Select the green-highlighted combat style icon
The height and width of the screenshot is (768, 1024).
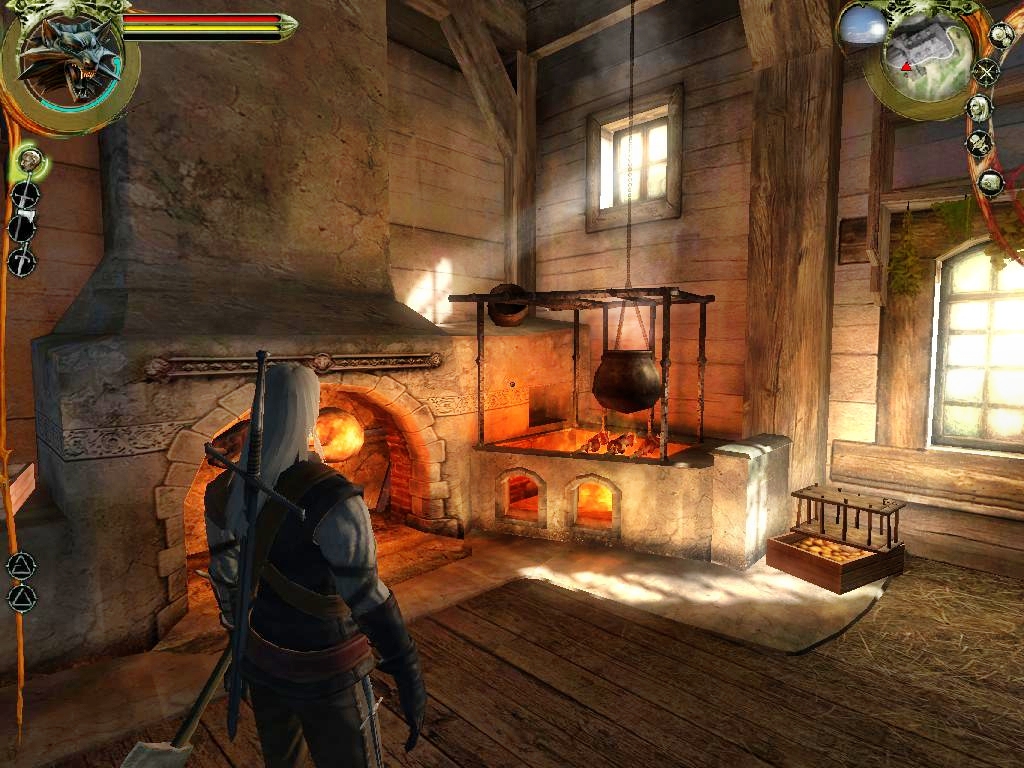click(29, 158)
